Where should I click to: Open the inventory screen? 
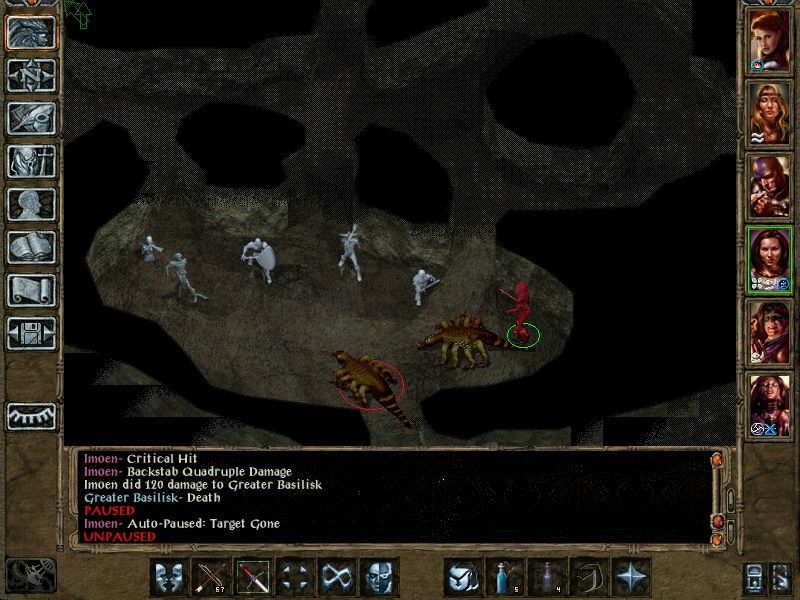(x=32, y=161)
